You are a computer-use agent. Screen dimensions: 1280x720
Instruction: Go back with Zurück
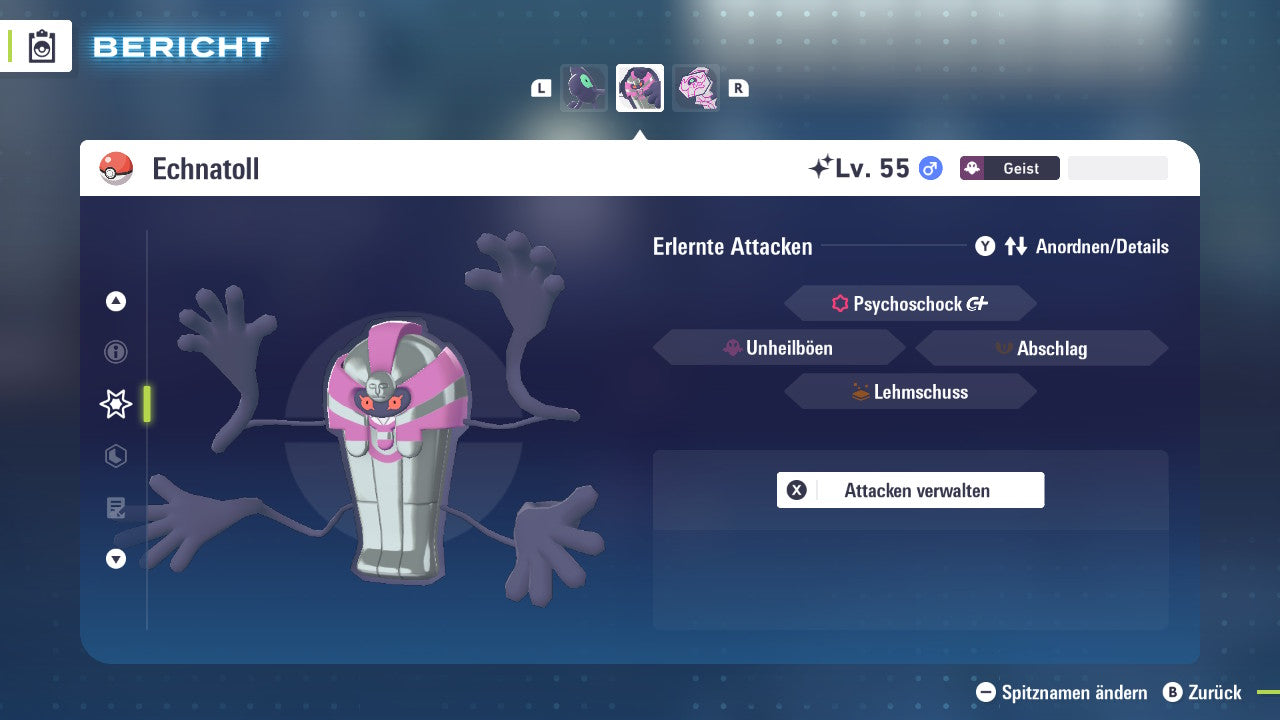(x=1203, y=692)
